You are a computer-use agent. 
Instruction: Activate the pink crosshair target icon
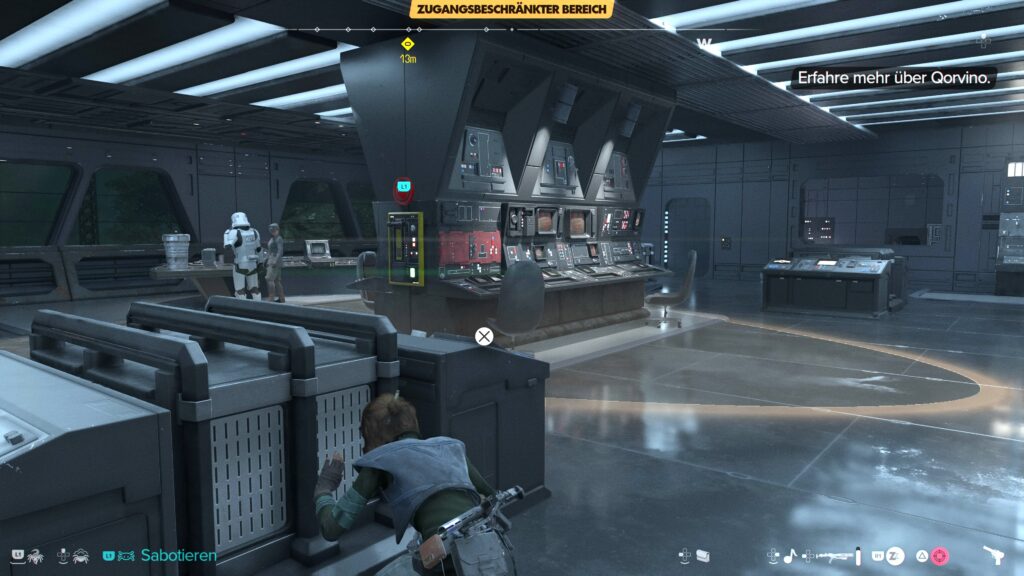(940, 555)
